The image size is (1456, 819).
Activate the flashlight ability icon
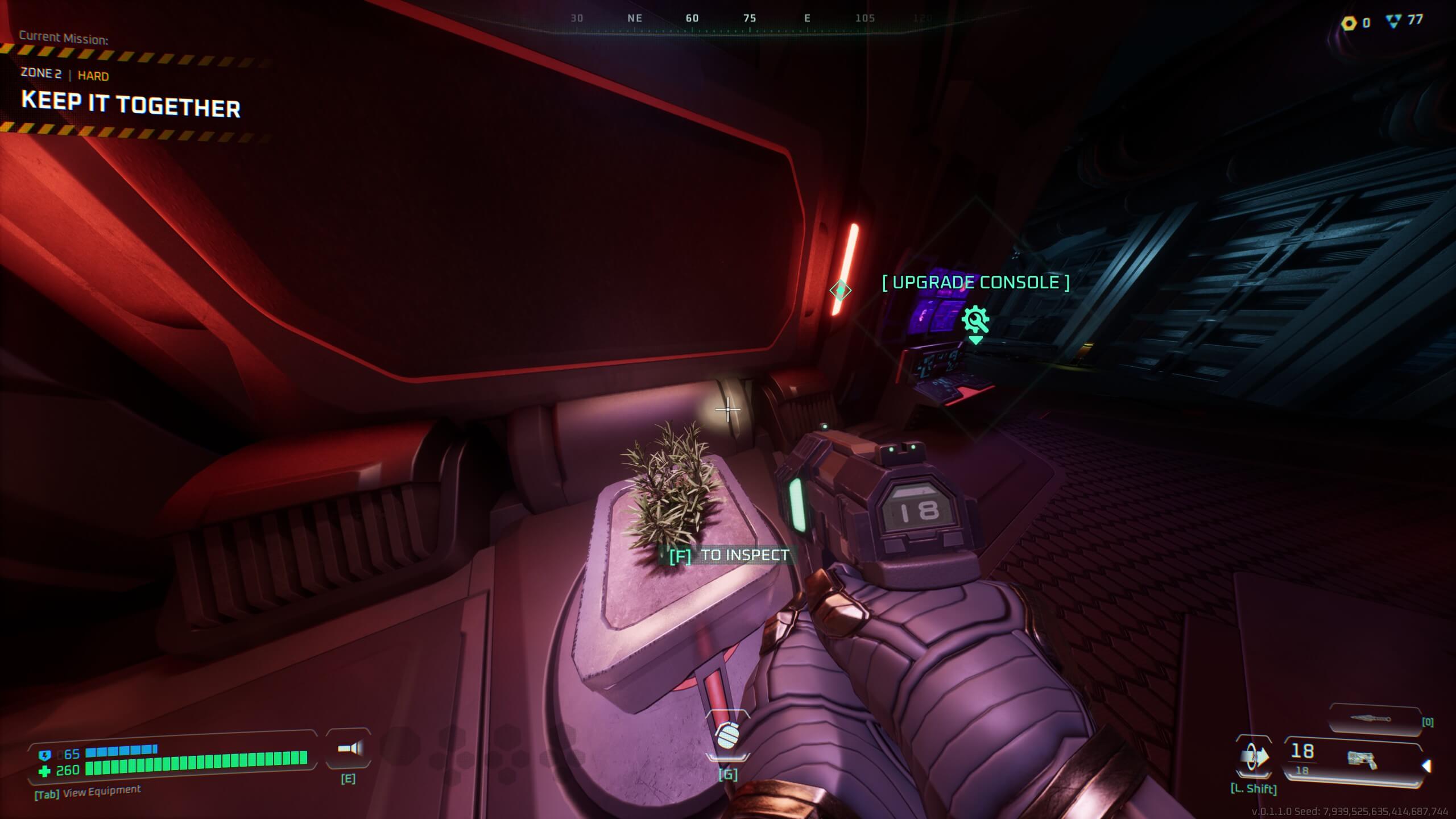(349, 748)
